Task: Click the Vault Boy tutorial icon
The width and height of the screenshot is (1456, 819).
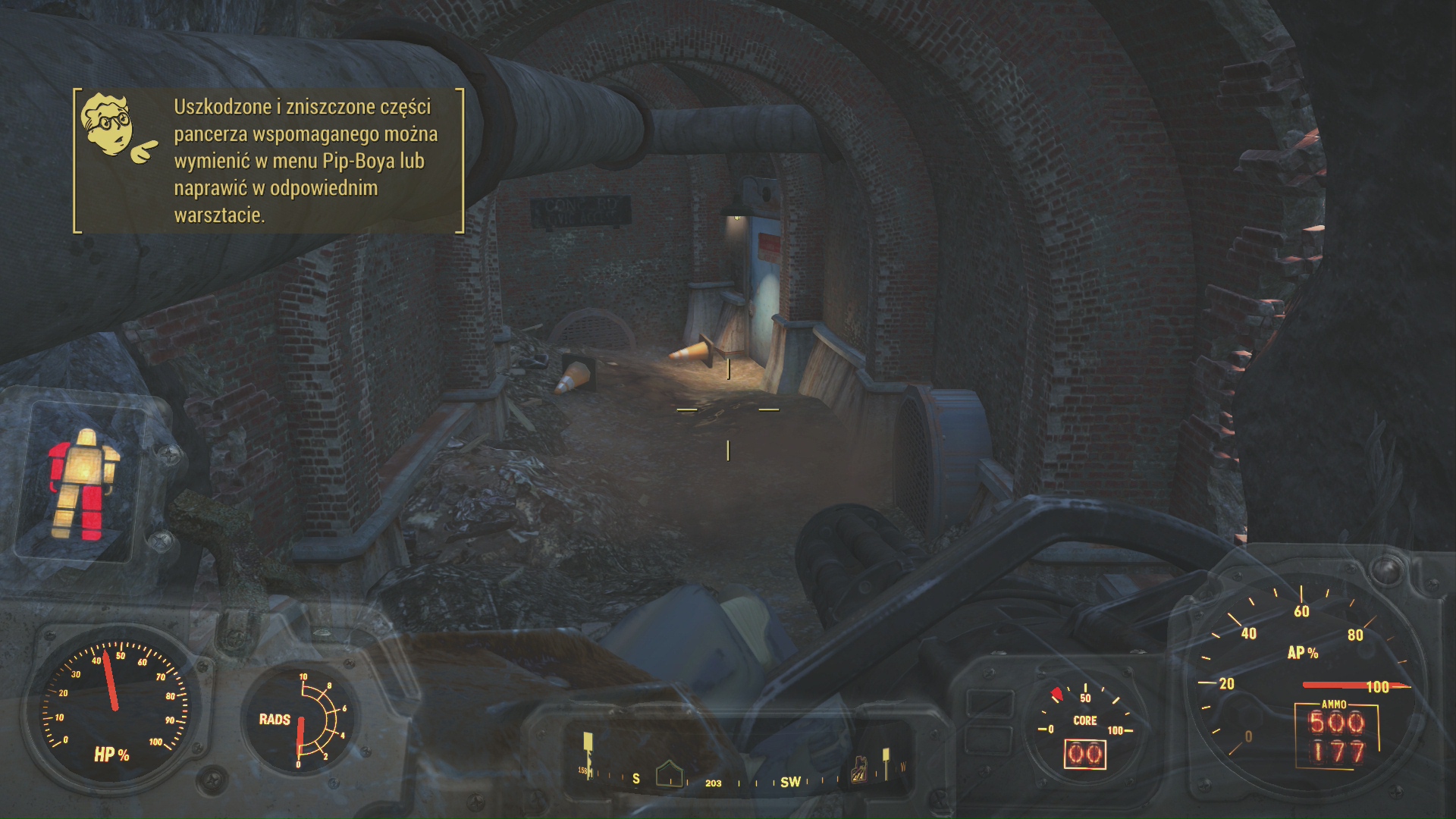Action: point(118,129)
